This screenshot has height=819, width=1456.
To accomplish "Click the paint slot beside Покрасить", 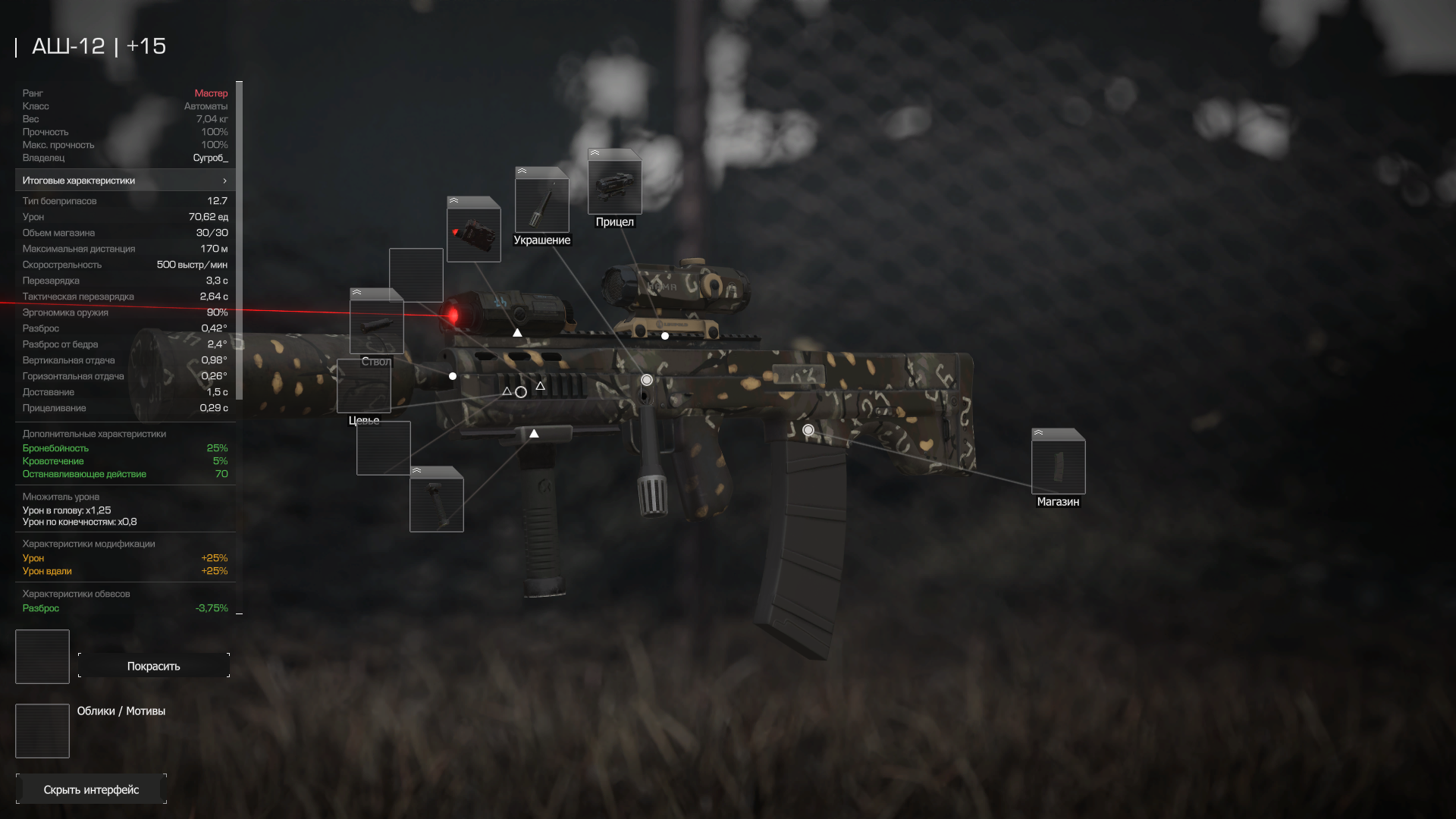I will (x=42, y=657).
